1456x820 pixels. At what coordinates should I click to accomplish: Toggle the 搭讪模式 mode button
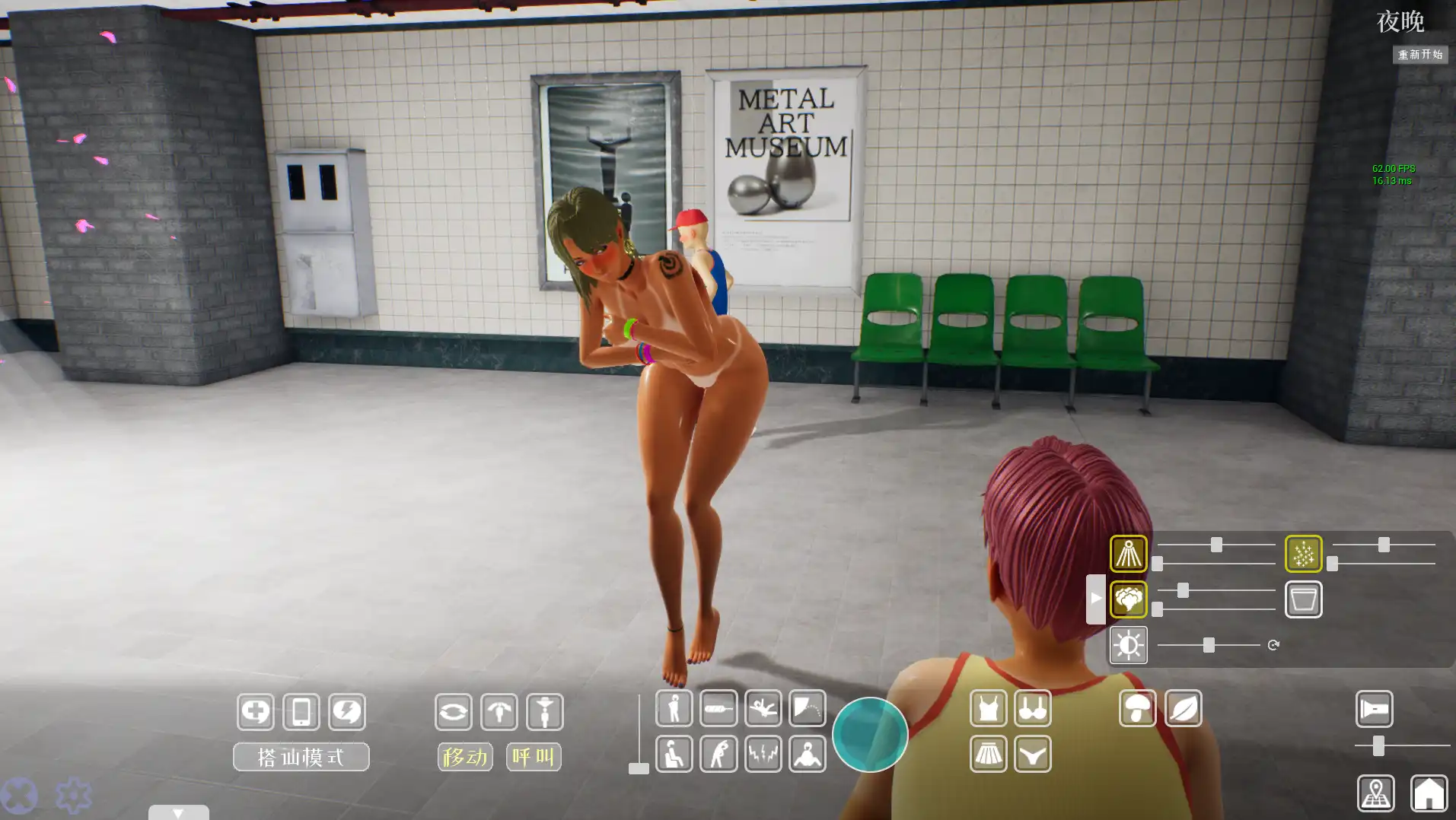pyautogui.click(x=301, y=757)
